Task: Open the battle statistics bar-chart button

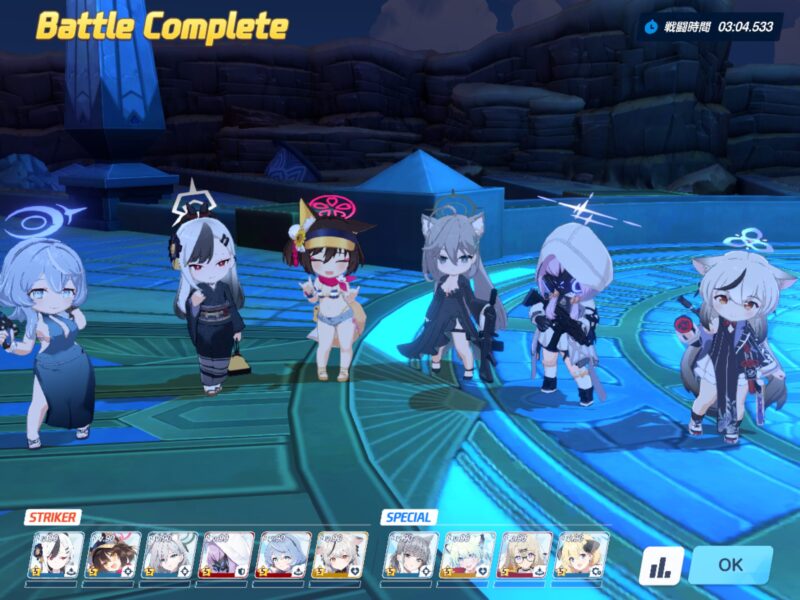Action: (660, 567)
